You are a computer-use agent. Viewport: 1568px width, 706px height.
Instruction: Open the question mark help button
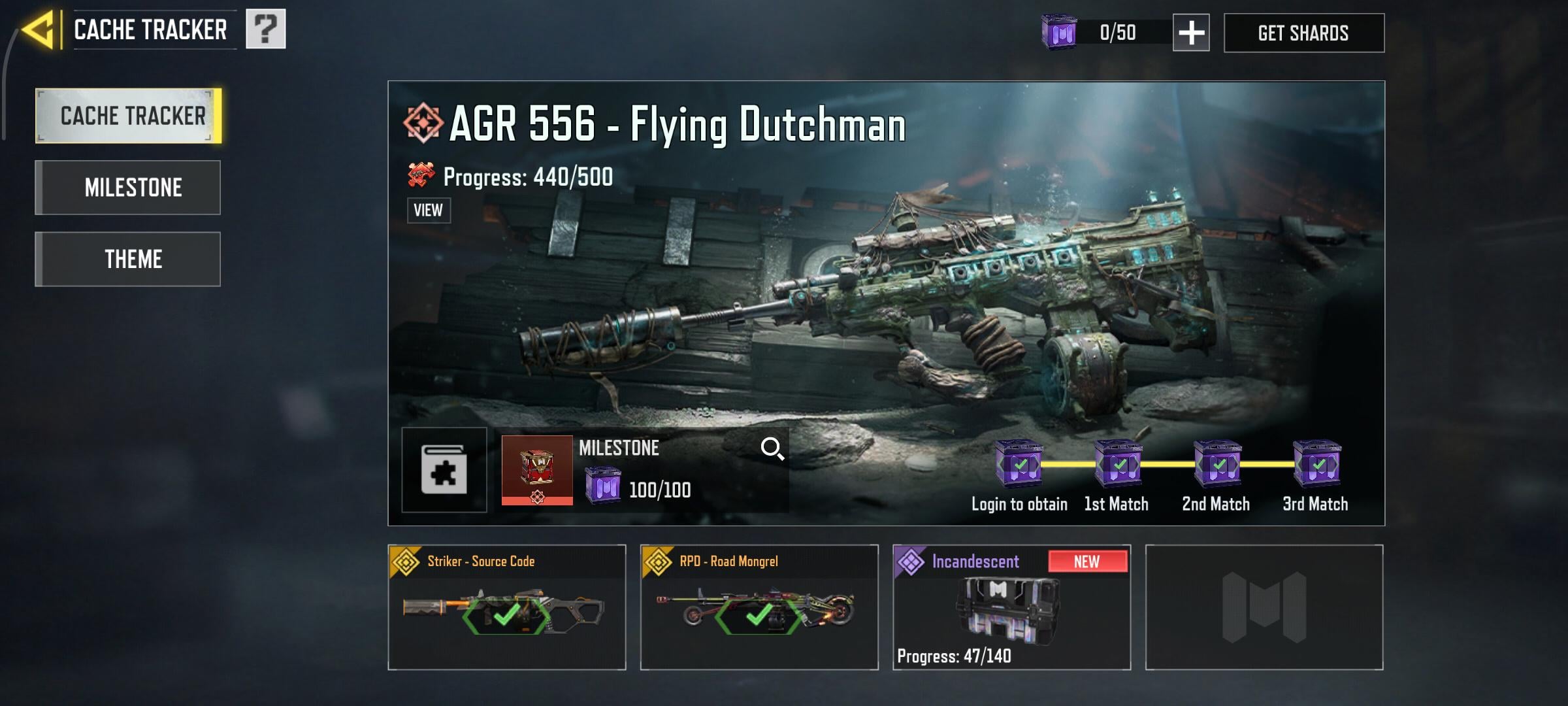pos(265,29)
